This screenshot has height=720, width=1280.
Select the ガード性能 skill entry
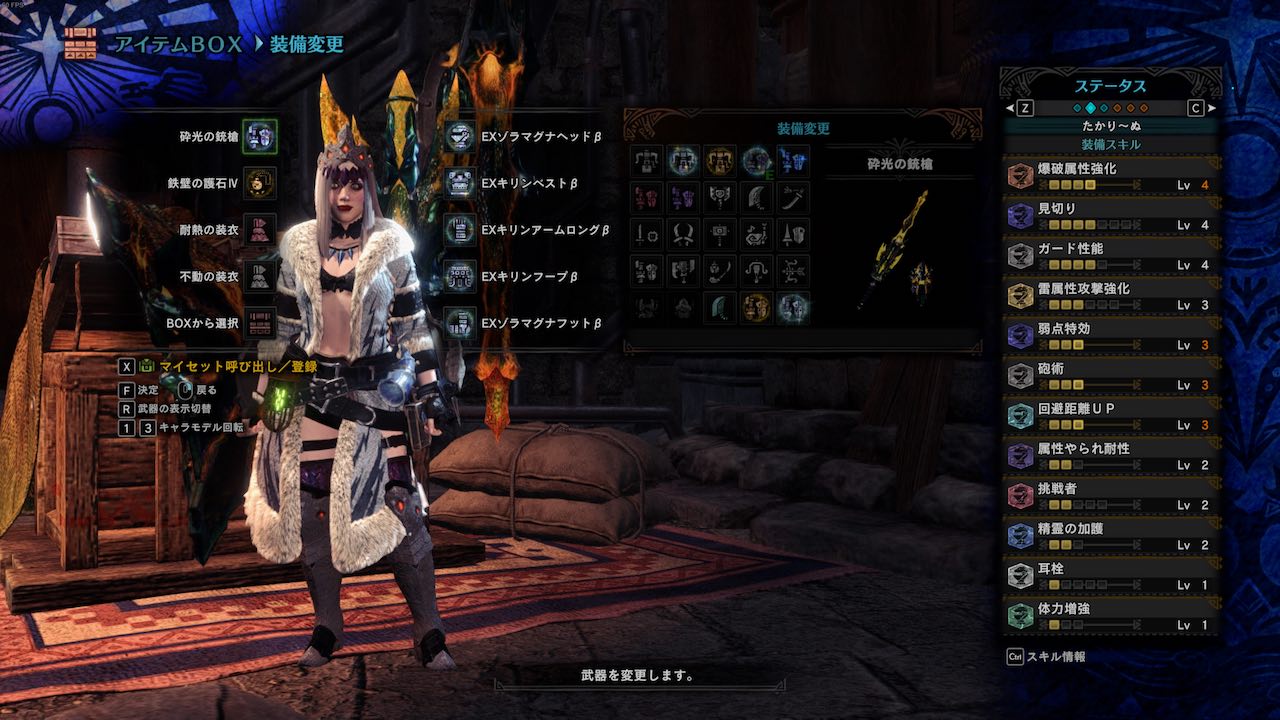coord(1111,256)
